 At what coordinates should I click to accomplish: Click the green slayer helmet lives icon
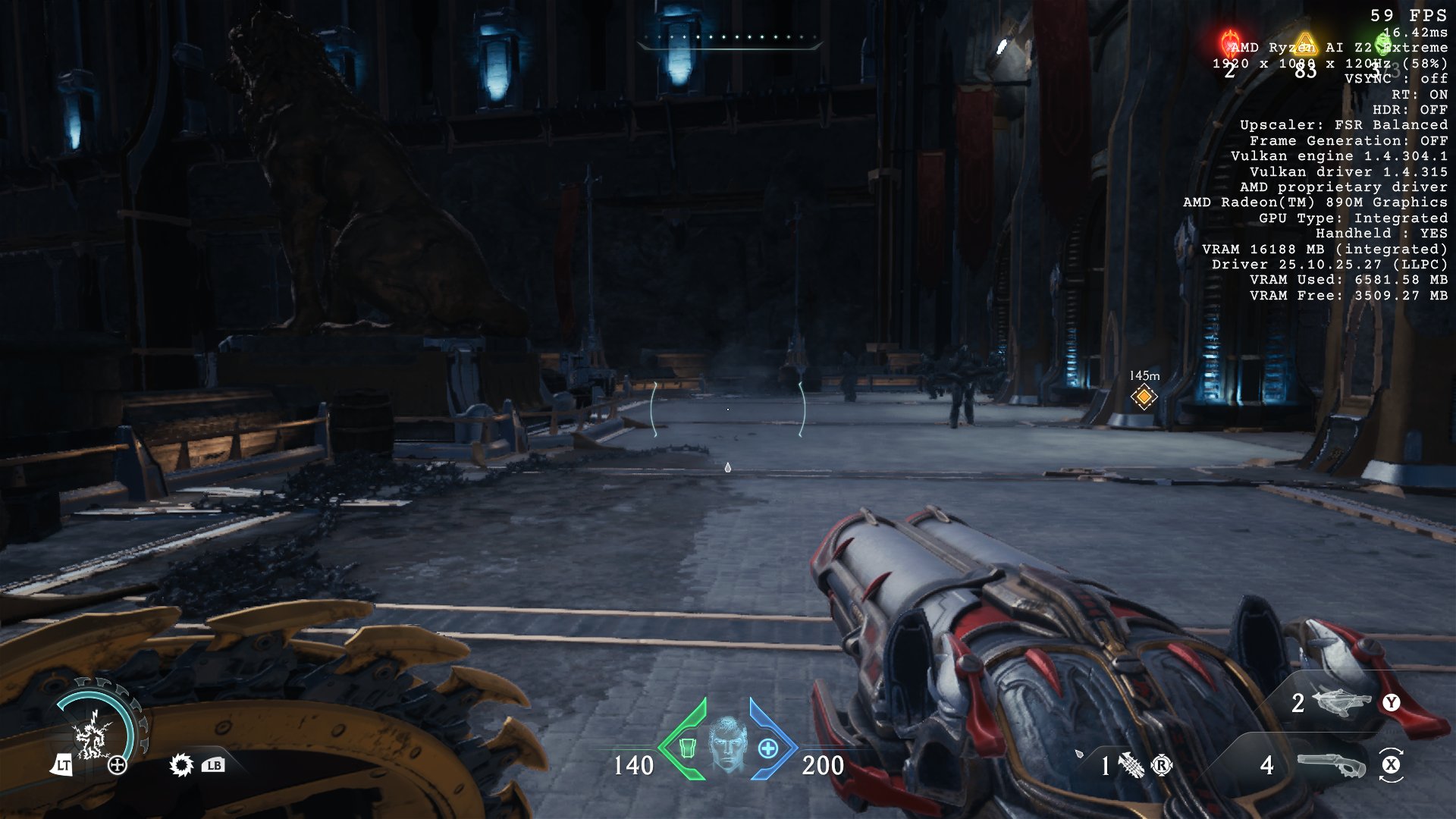[x=1382, y=43]
